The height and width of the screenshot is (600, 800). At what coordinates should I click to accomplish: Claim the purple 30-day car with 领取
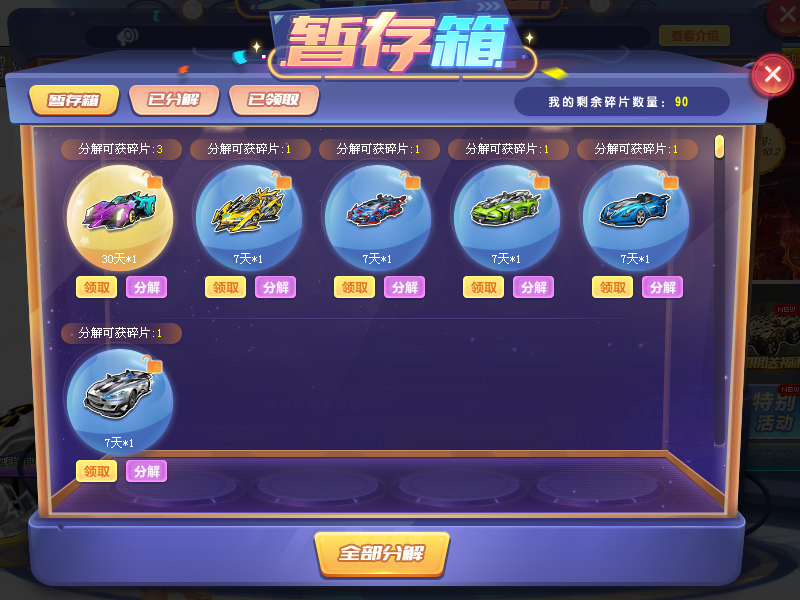[96, 287]
